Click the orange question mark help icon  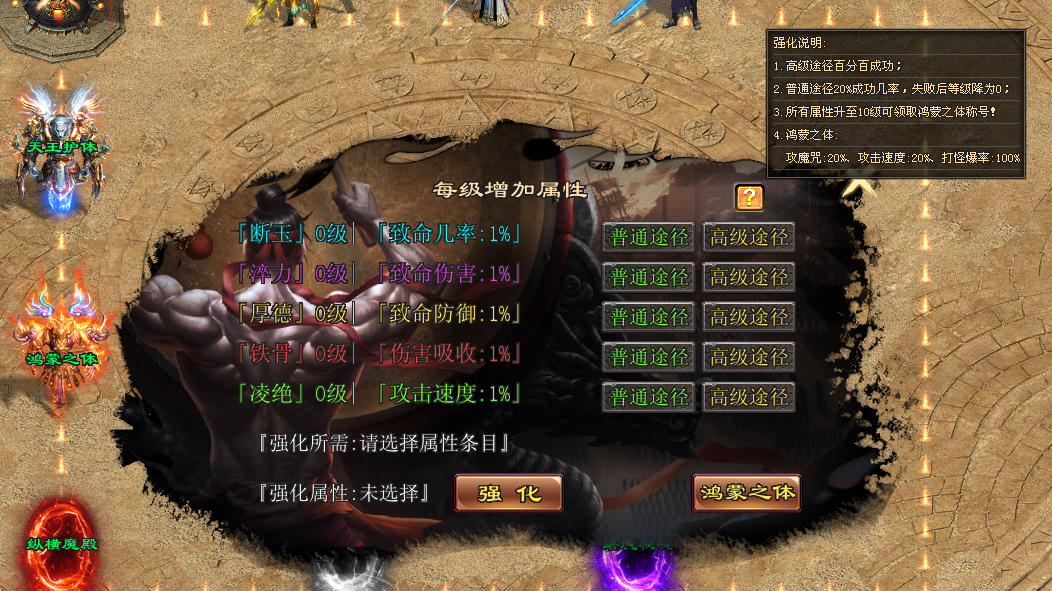click(x=749, y=197)
